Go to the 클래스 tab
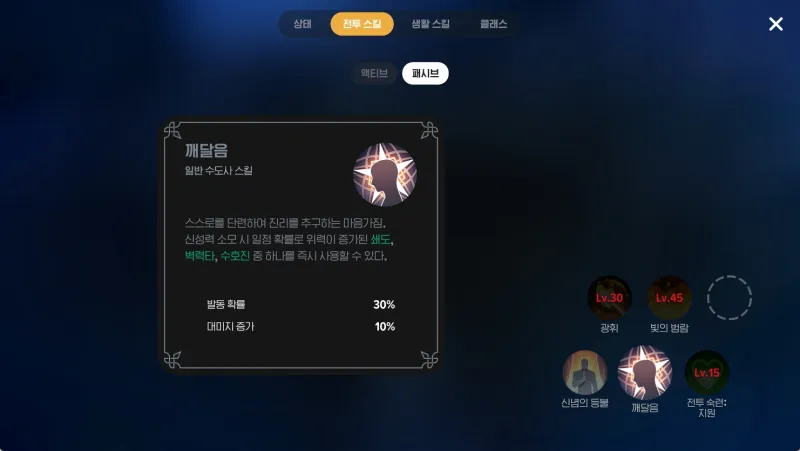The image size is (800, 451). 494,23
